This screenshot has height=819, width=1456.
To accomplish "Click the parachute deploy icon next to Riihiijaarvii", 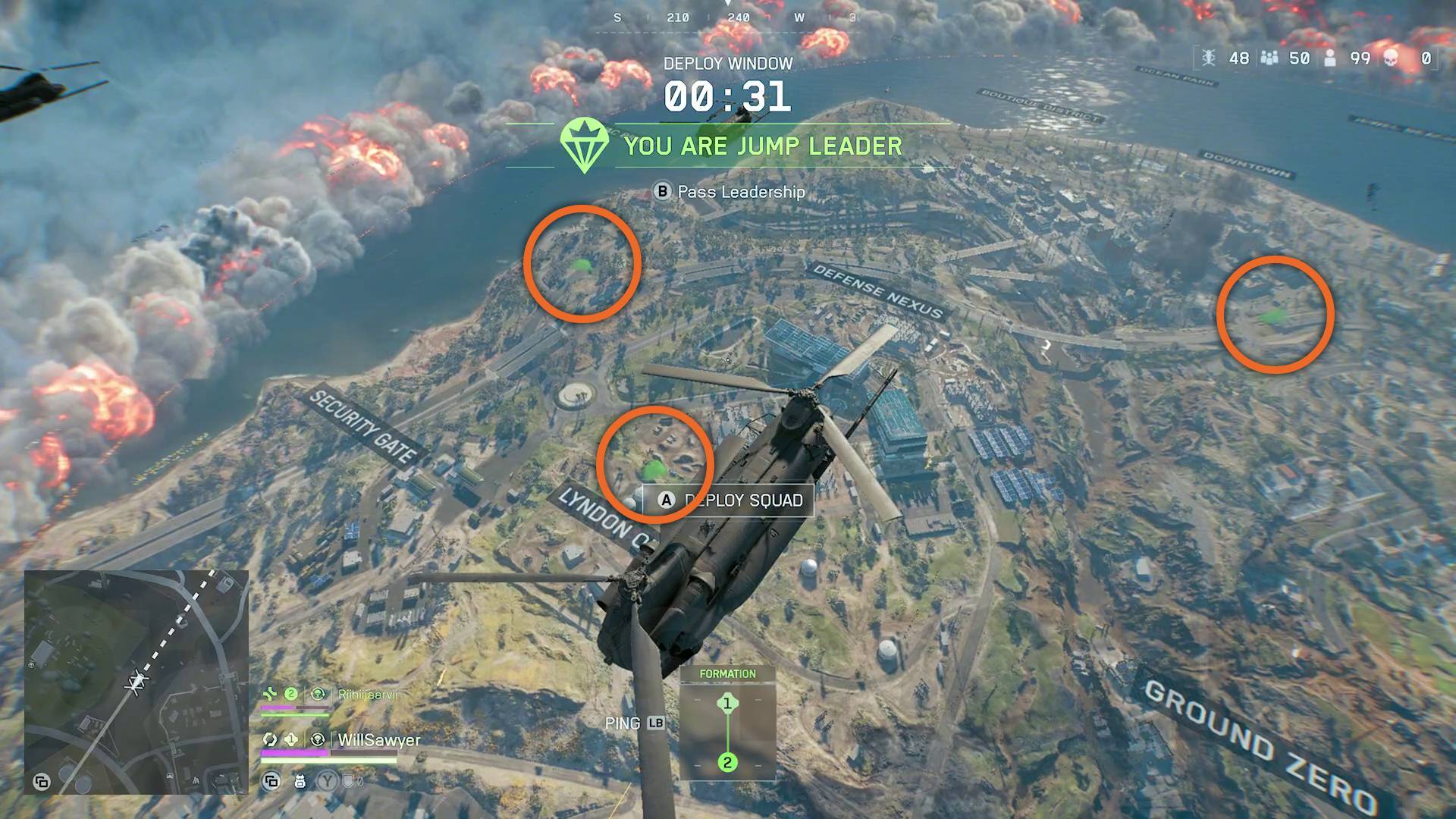I will pos(318,694).
